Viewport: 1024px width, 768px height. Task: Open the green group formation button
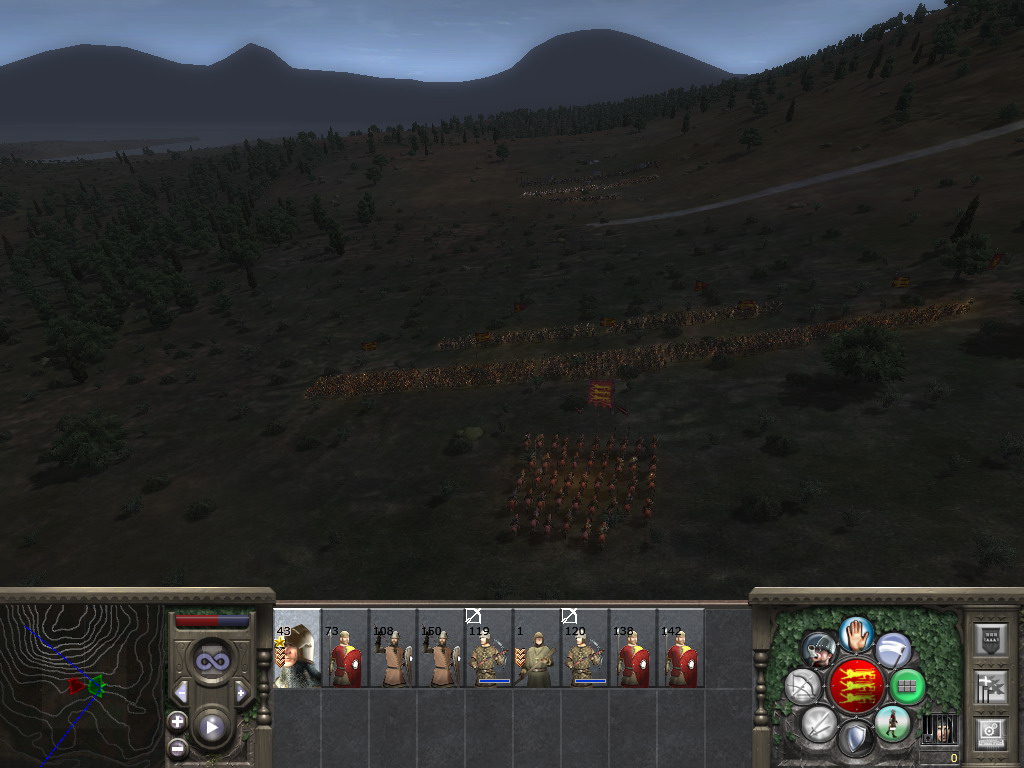[x=906, y=686]
